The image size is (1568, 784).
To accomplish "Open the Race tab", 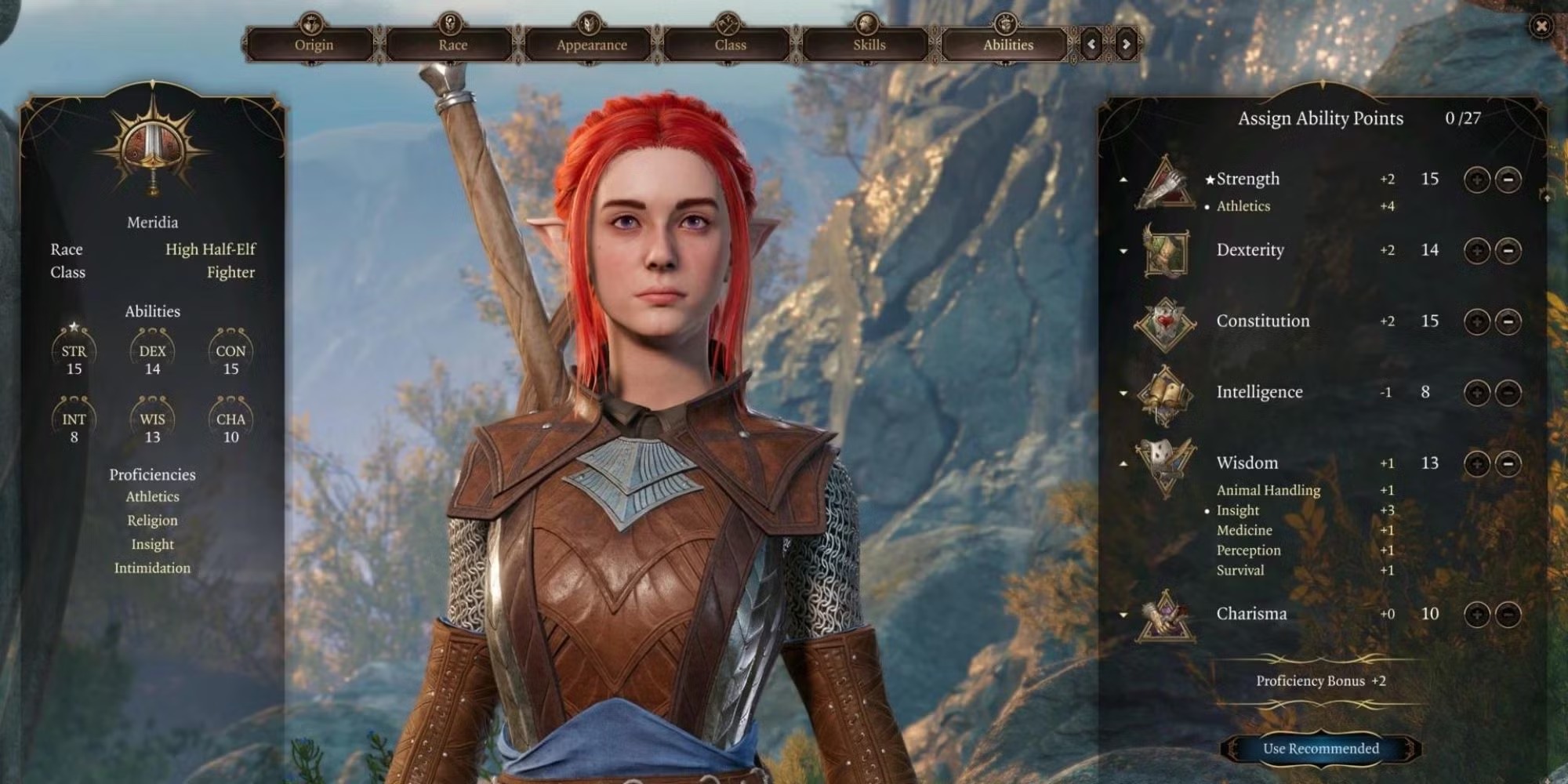I will point(452,45).
